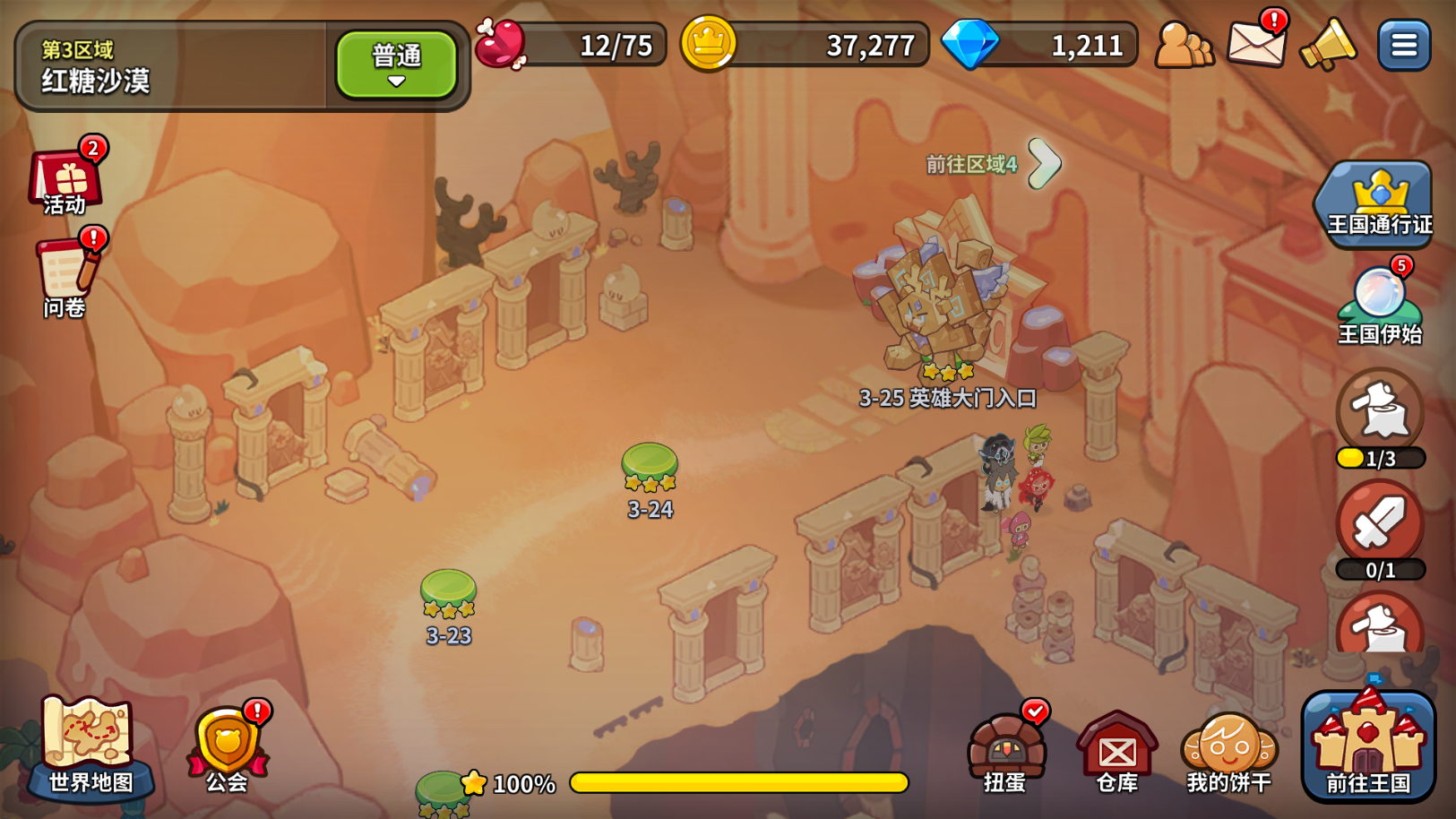This screenshot has height=819, width=1456.
Task: Open the 普通 difficulty dropdown
Action: tap(396, 65)
